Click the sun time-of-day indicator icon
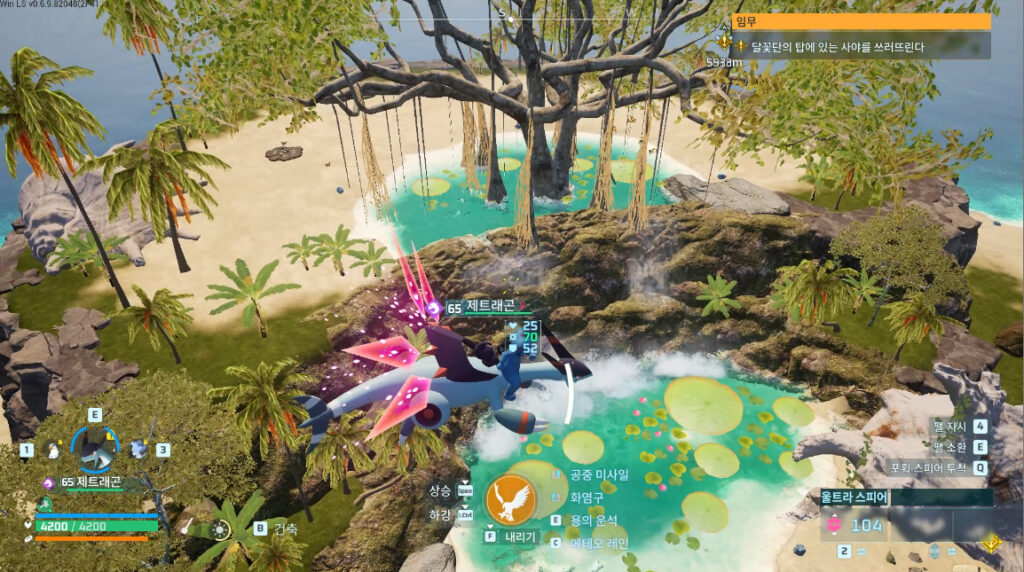This screenshot has height=572, width=1024. [221, 529]
